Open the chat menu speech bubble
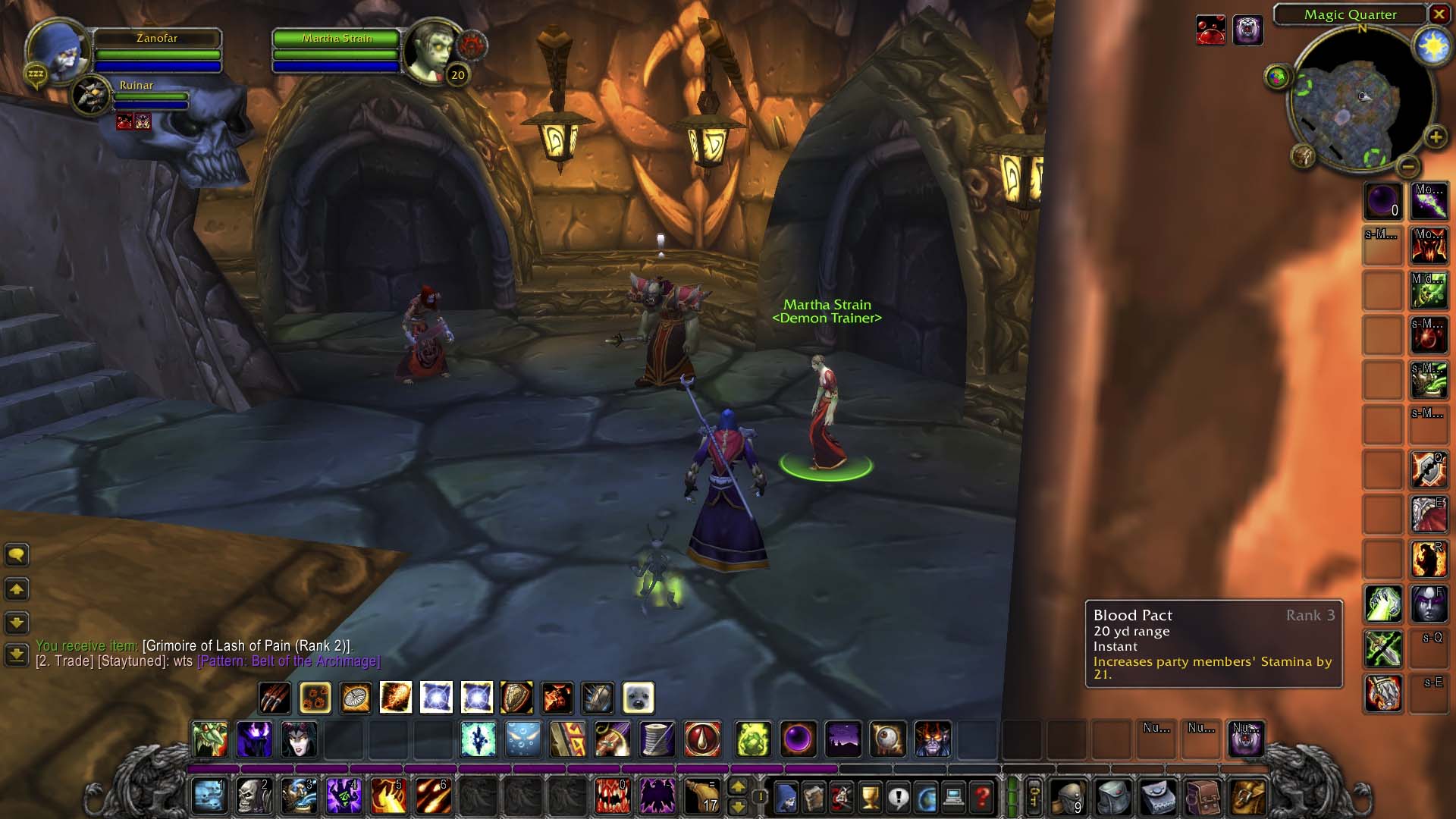The height and width of the screenshot is (819, 1456). point(17,554)
